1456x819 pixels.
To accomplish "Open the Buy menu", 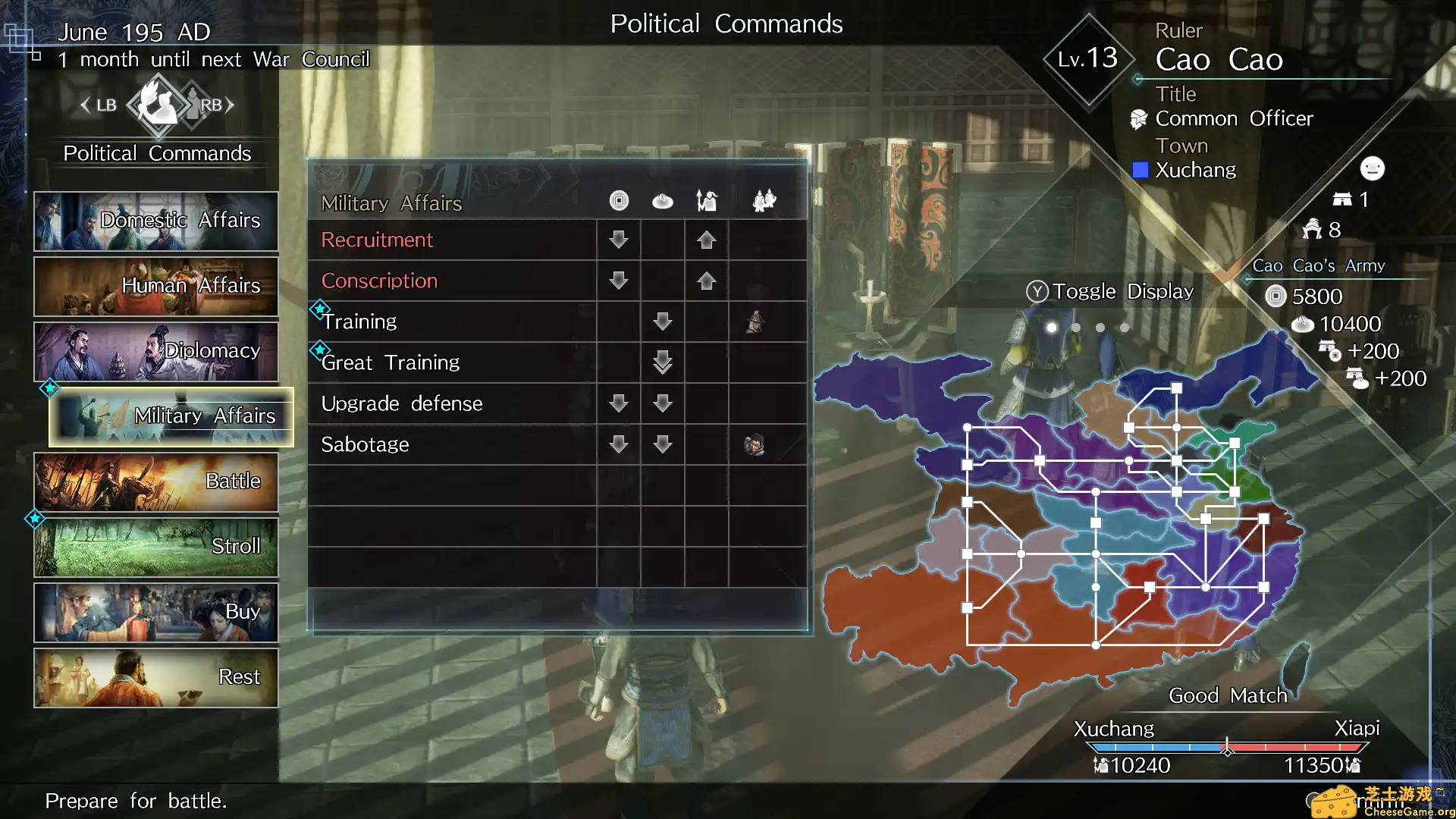I will [x=155, y=612].
